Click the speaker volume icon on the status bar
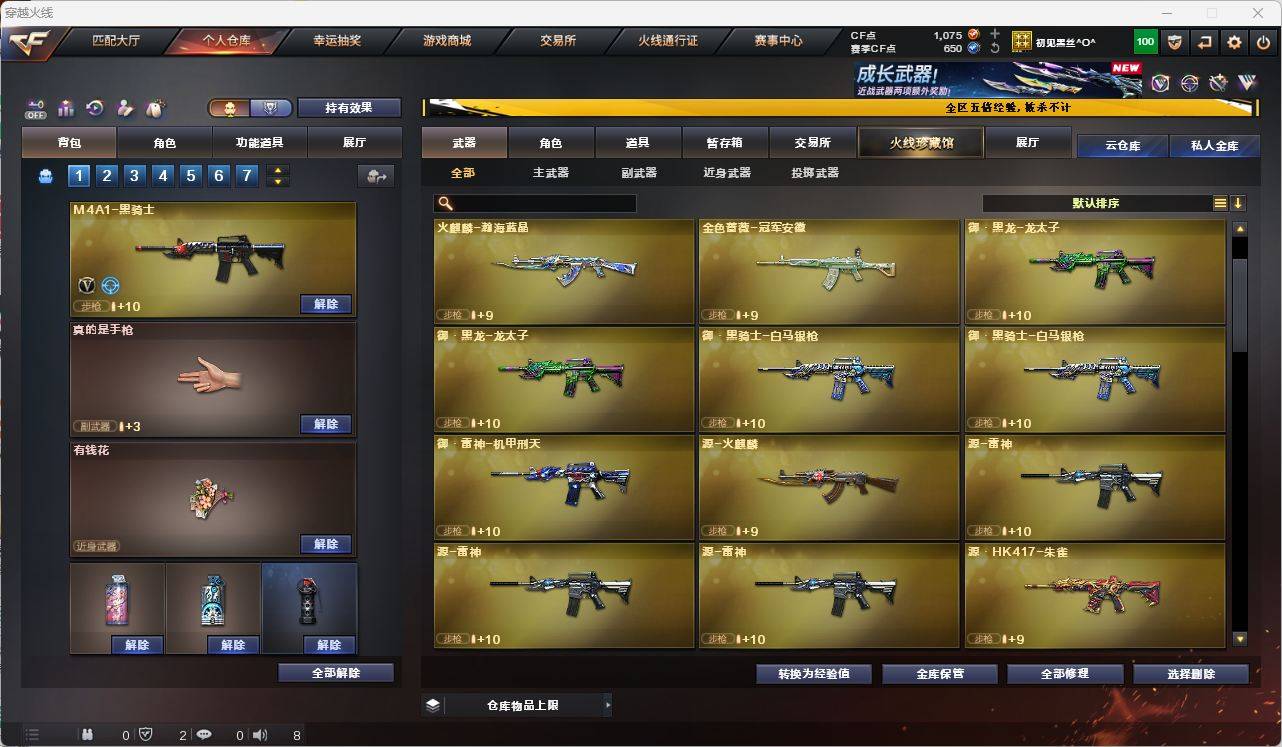1282x747 pixels. coord(258,735)
